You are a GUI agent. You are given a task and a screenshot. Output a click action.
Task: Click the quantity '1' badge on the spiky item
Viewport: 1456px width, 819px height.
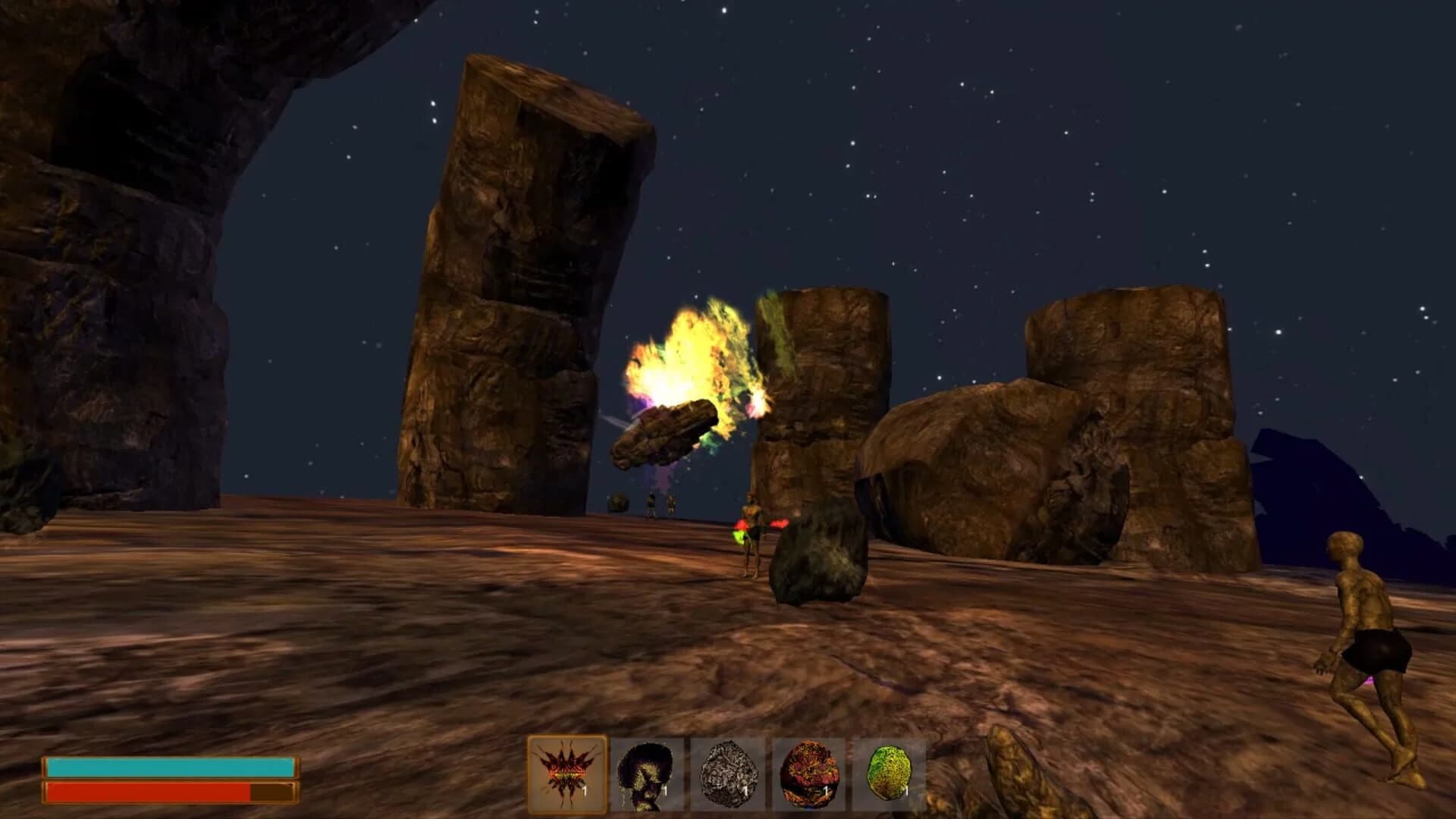(585, 790)
